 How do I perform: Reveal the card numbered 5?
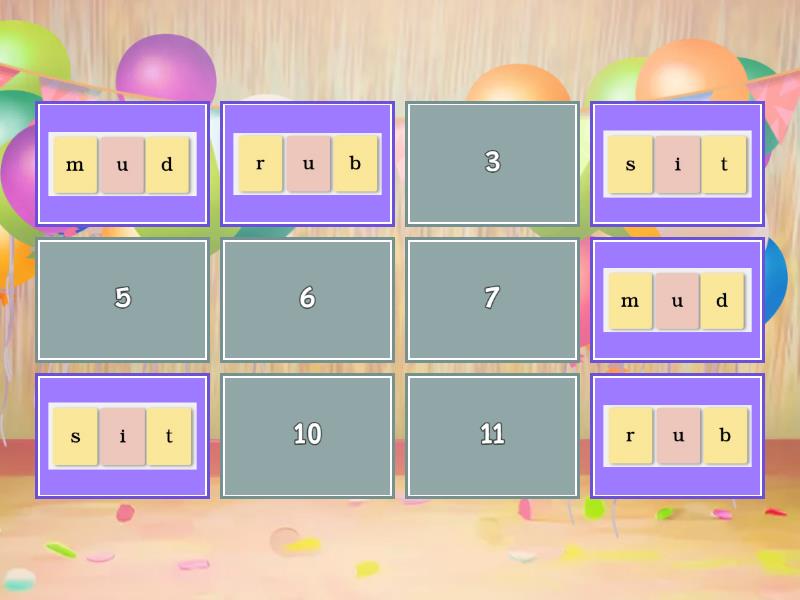coord(123,299)
